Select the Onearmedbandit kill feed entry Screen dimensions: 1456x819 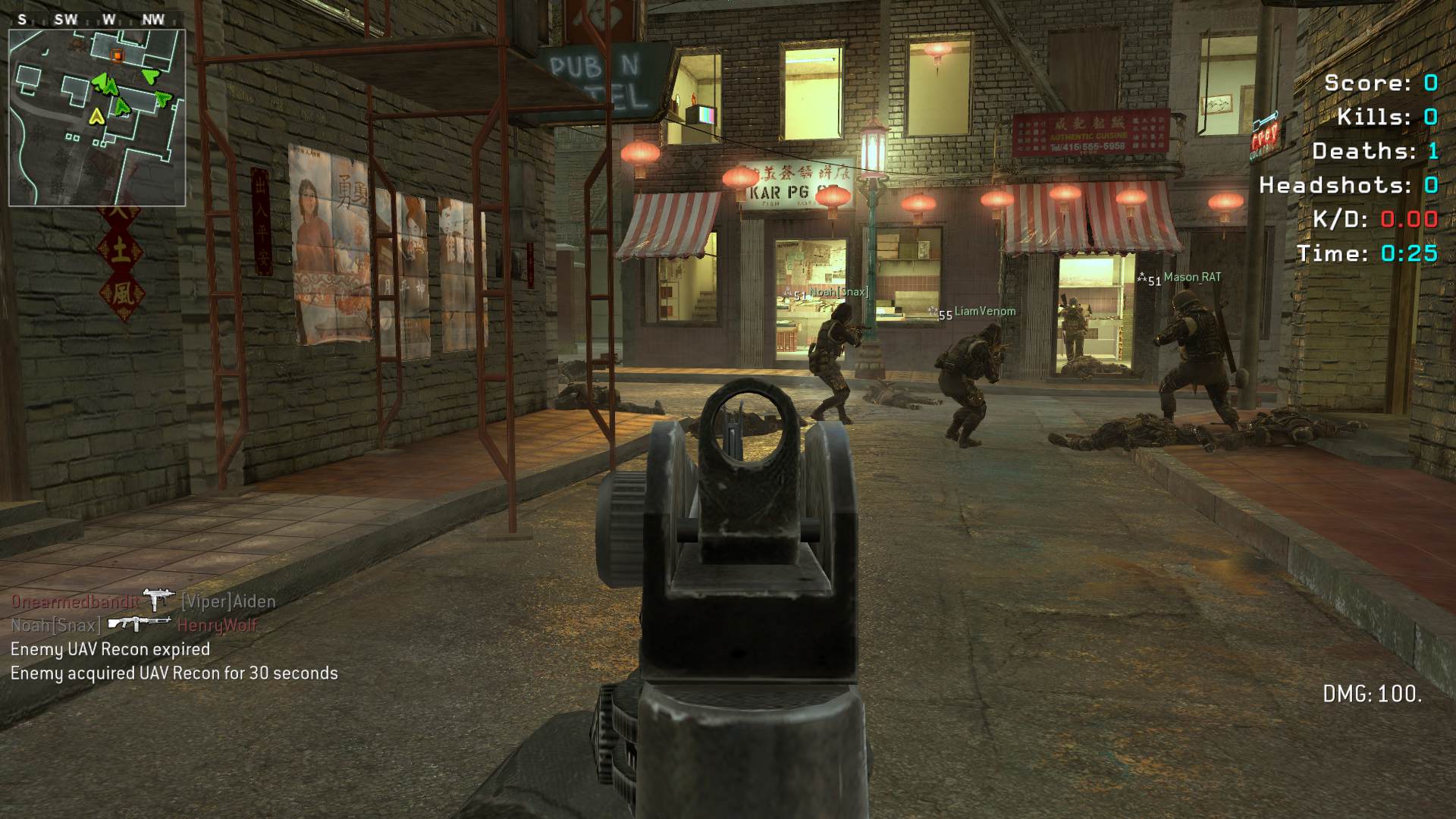(75, 601)
